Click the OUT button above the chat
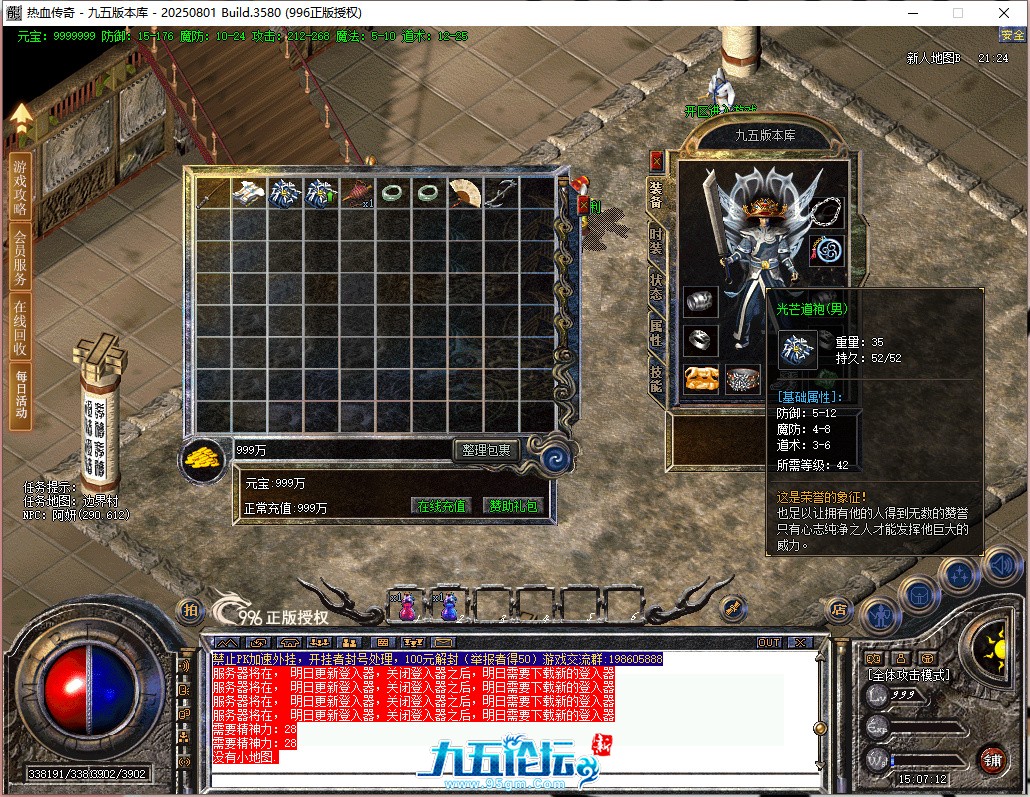Screen dimensions: 1030x797 click(768, 642)
